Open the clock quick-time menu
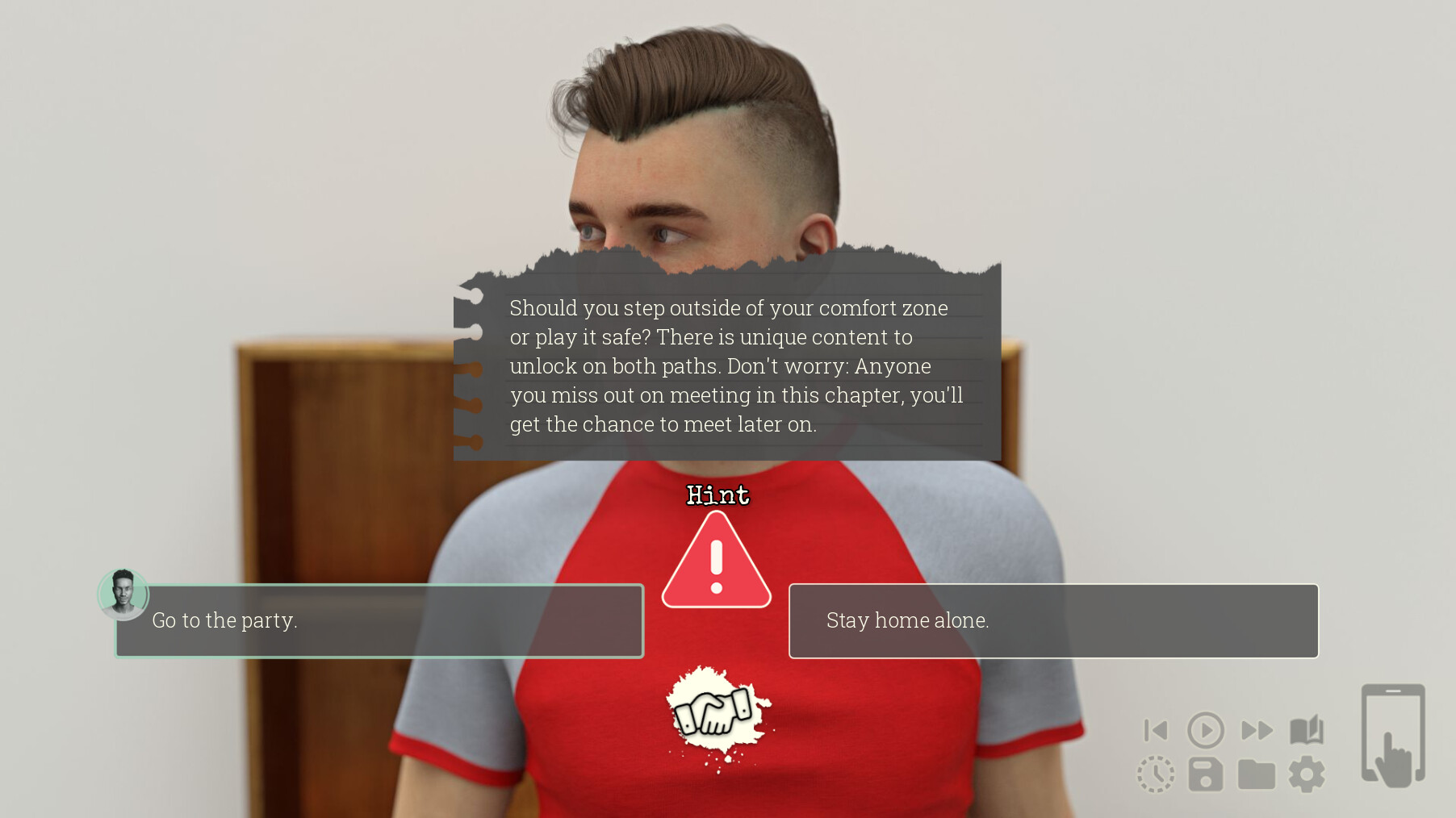Image resolution: width=1456 pixels, height=818 pixels. [1156, 773]
